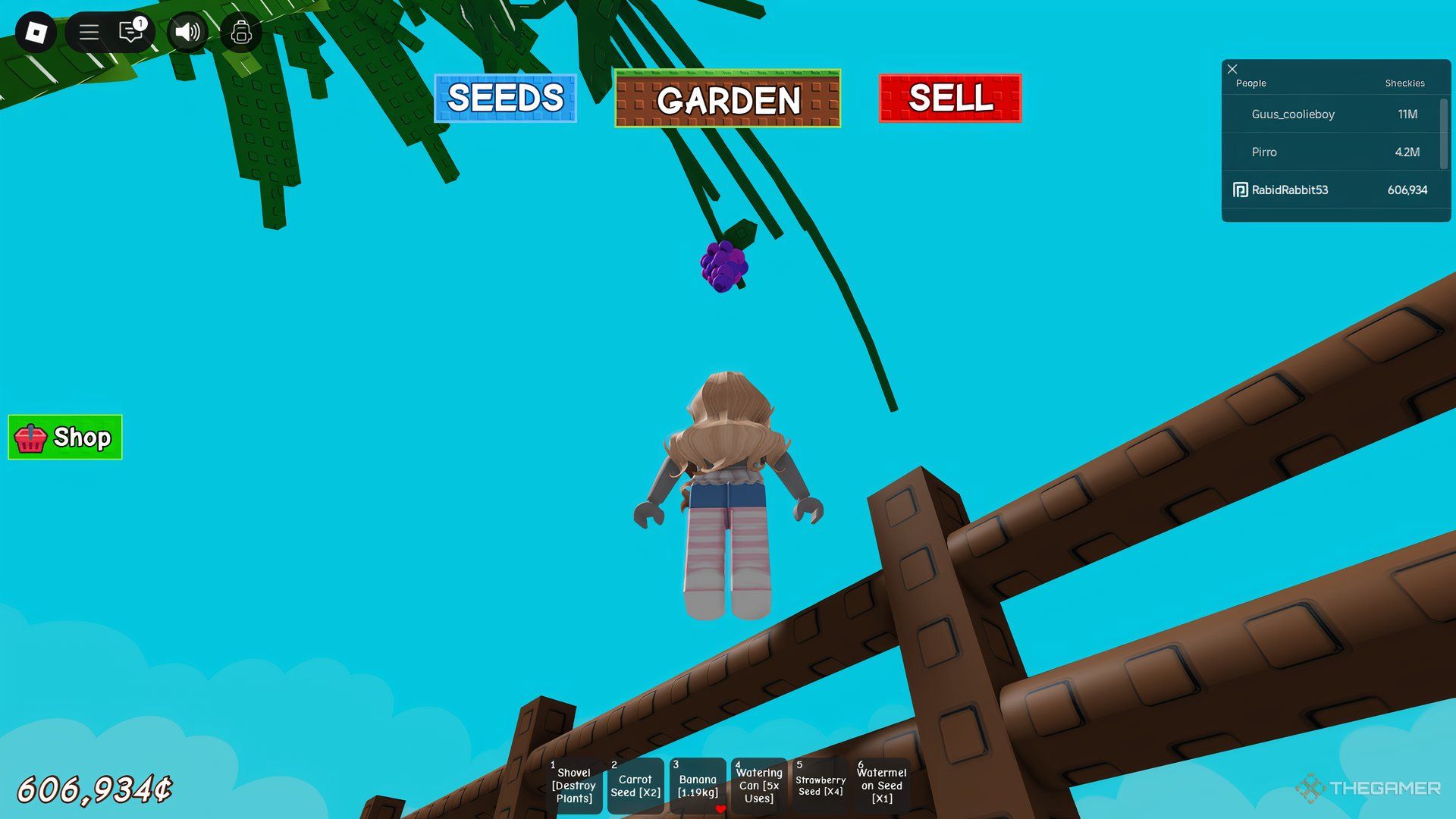
Task: Click Guus_coolieboy in the leaderboard
Action: 1294,115
